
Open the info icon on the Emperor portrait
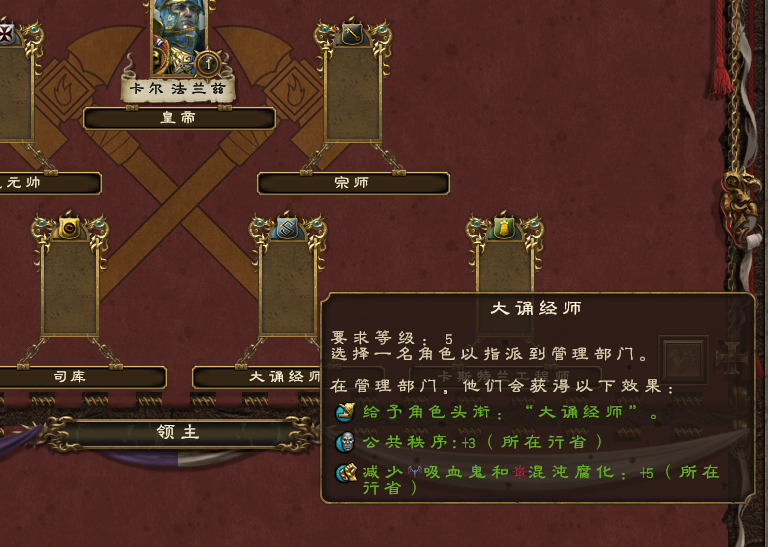208,63
